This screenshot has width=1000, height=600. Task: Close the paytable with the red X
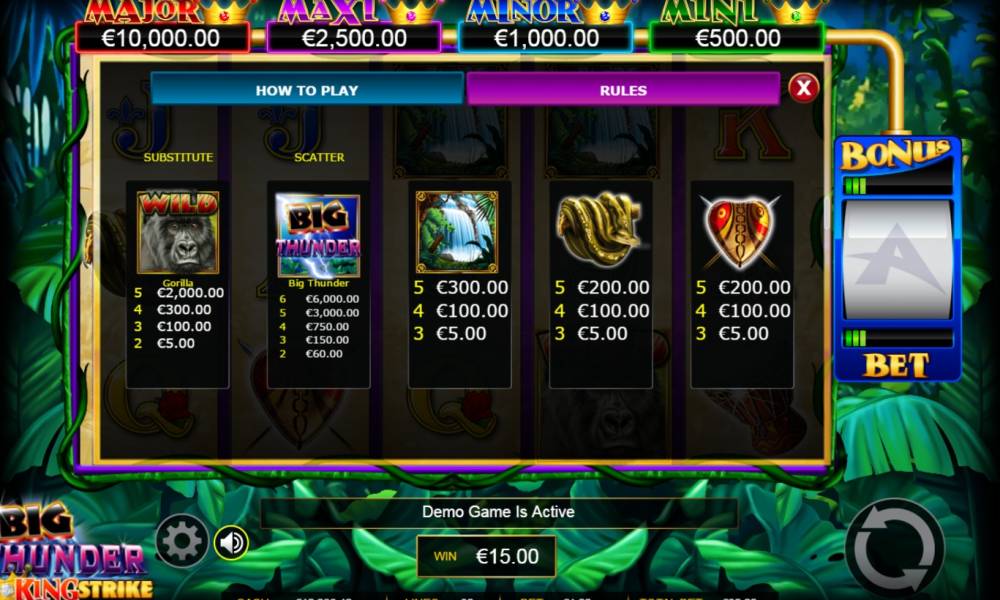point(803,88)
